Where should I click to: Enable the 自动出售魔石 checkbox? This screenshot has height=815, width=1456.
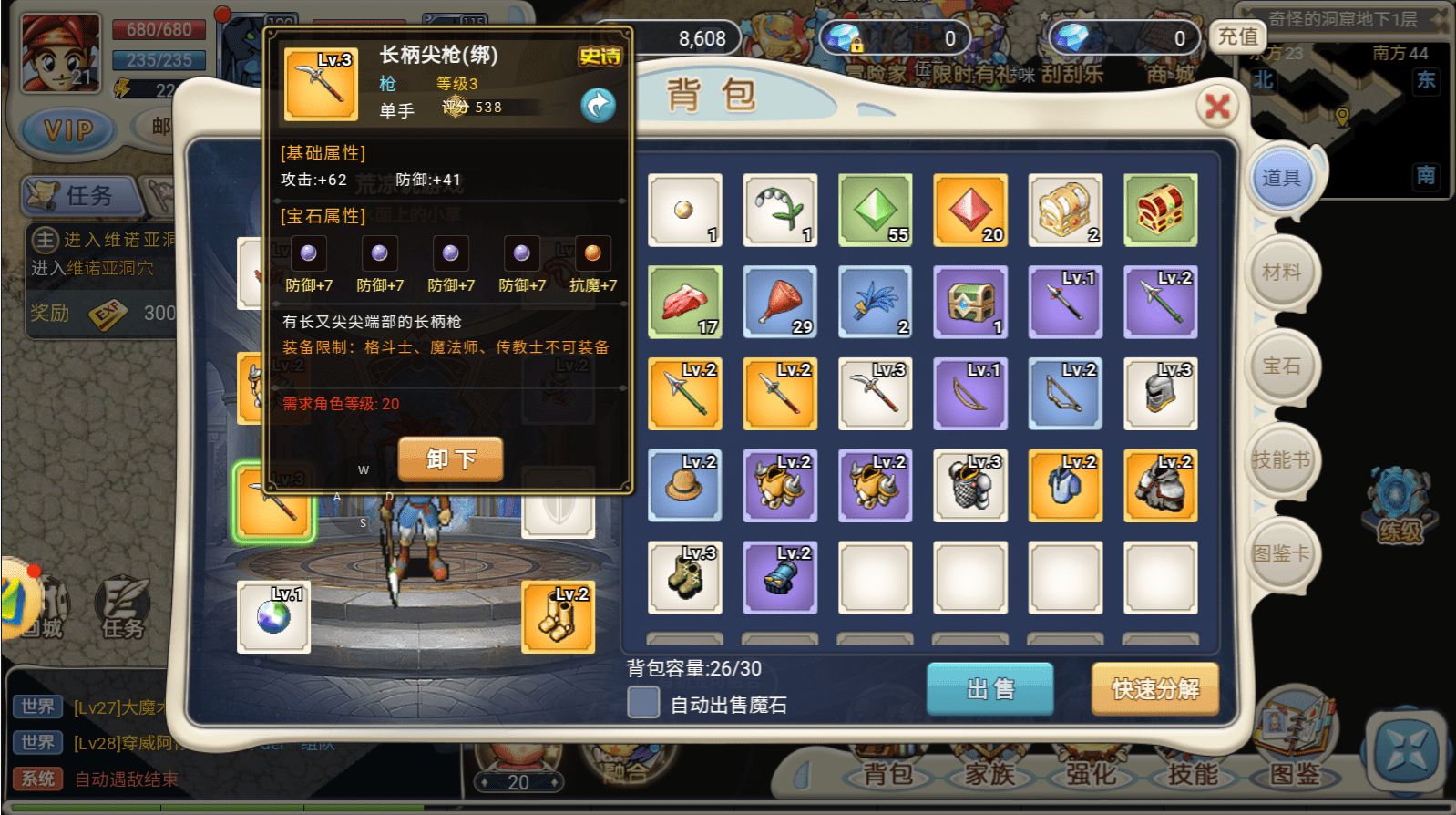coord(643,702)
